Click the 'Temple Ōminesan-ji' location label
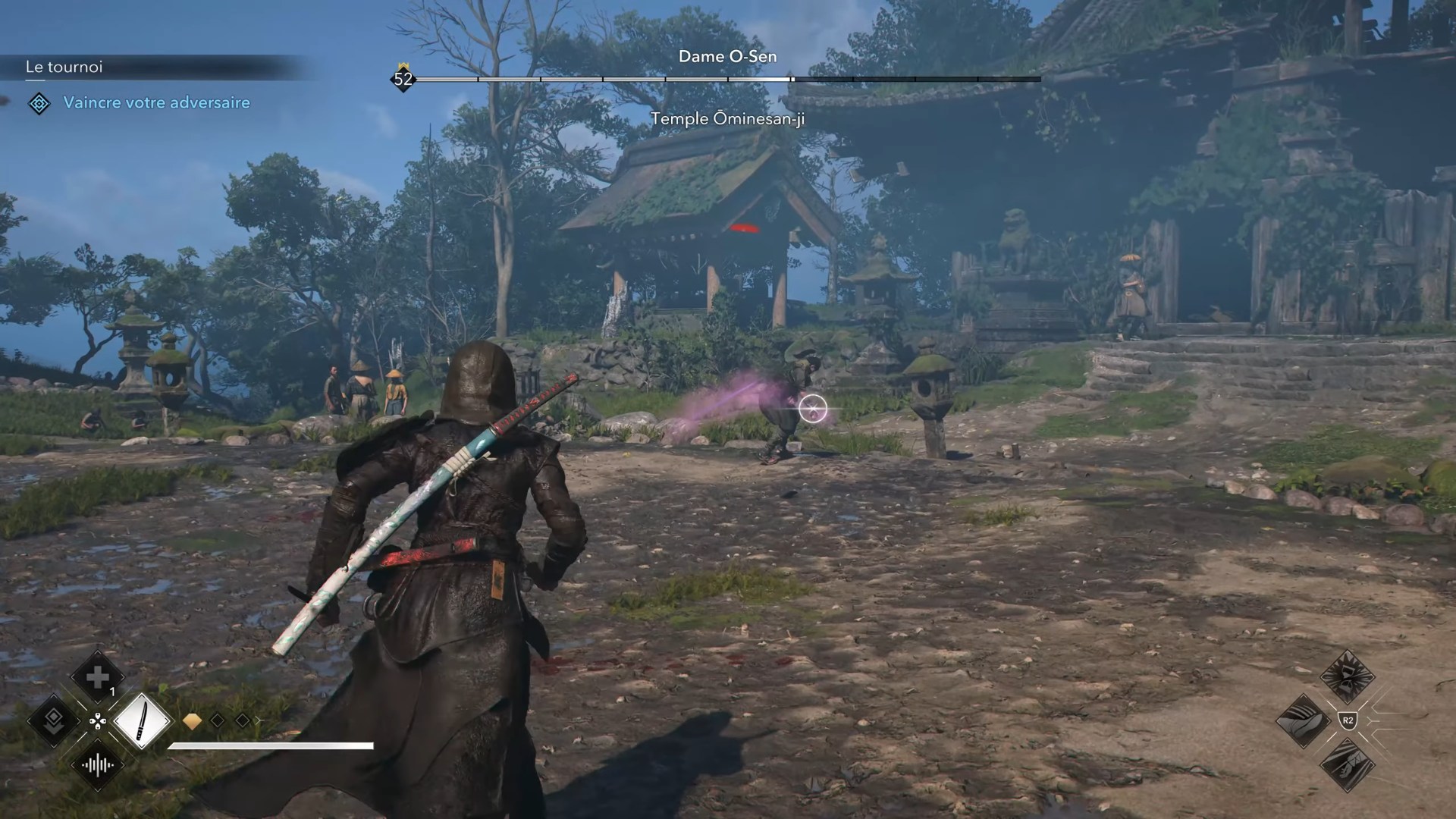This screenshot has width=1456, height=819. 730,118
